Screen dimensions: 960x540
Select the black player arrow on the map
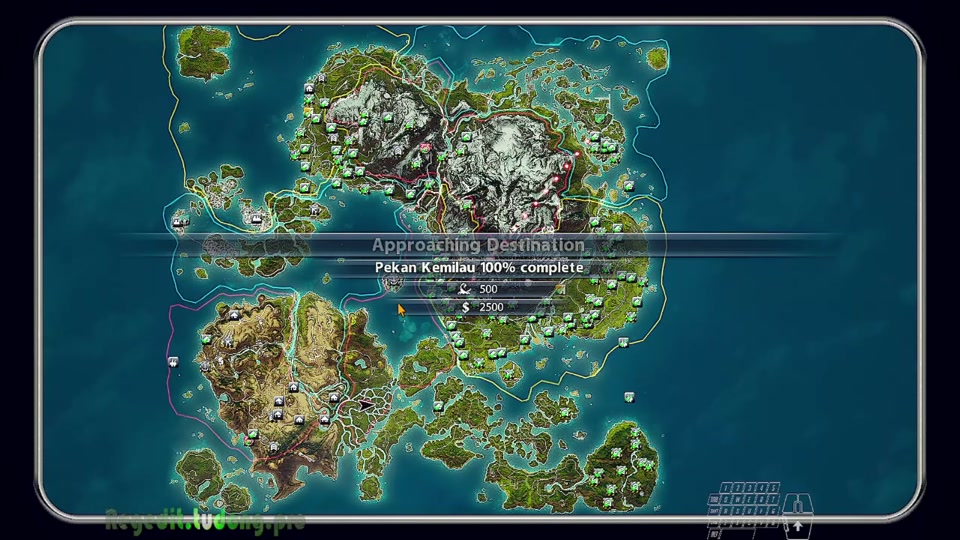pos(365,404)
